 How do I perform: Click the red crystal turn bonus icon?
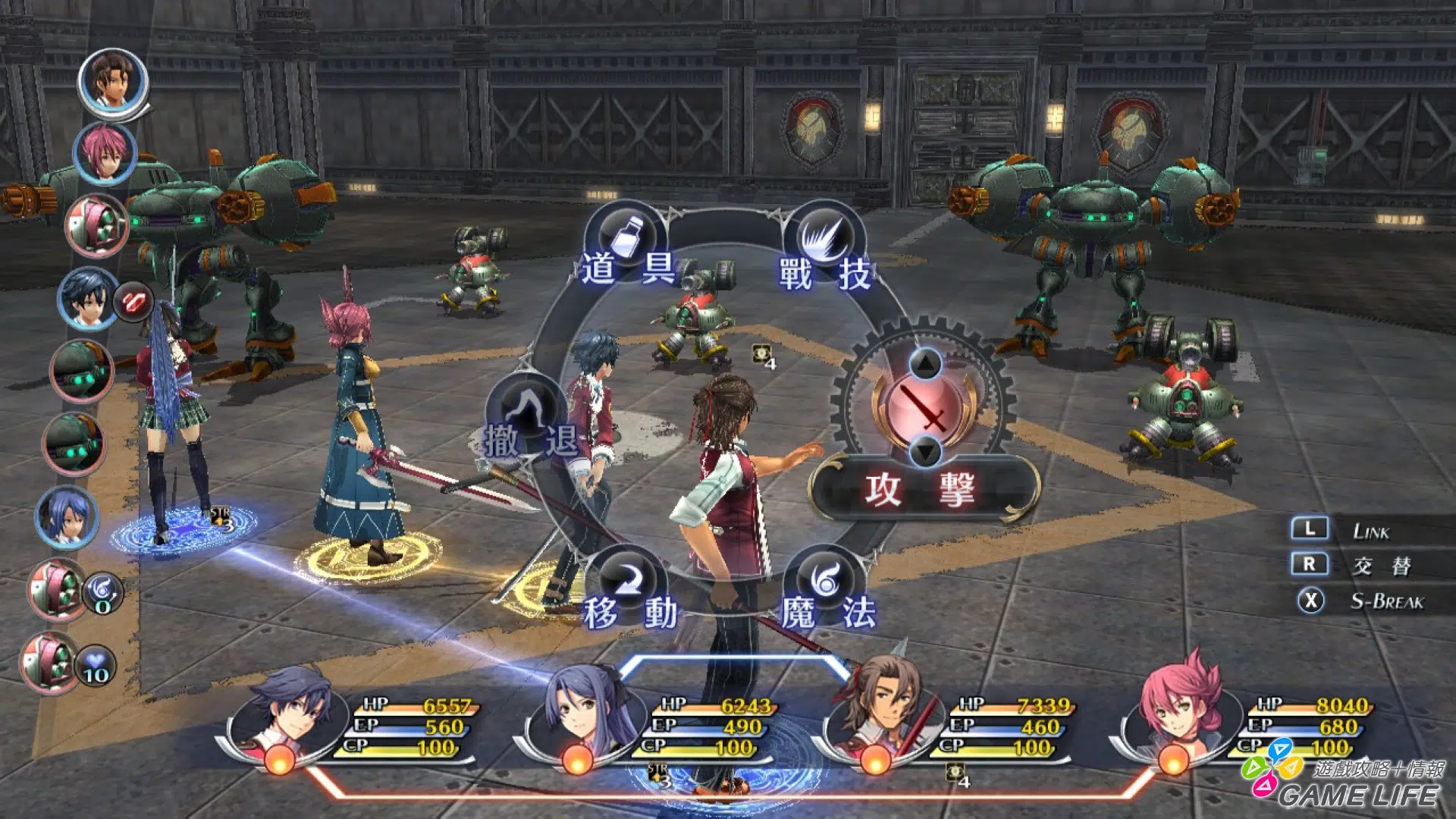point(133,302)
